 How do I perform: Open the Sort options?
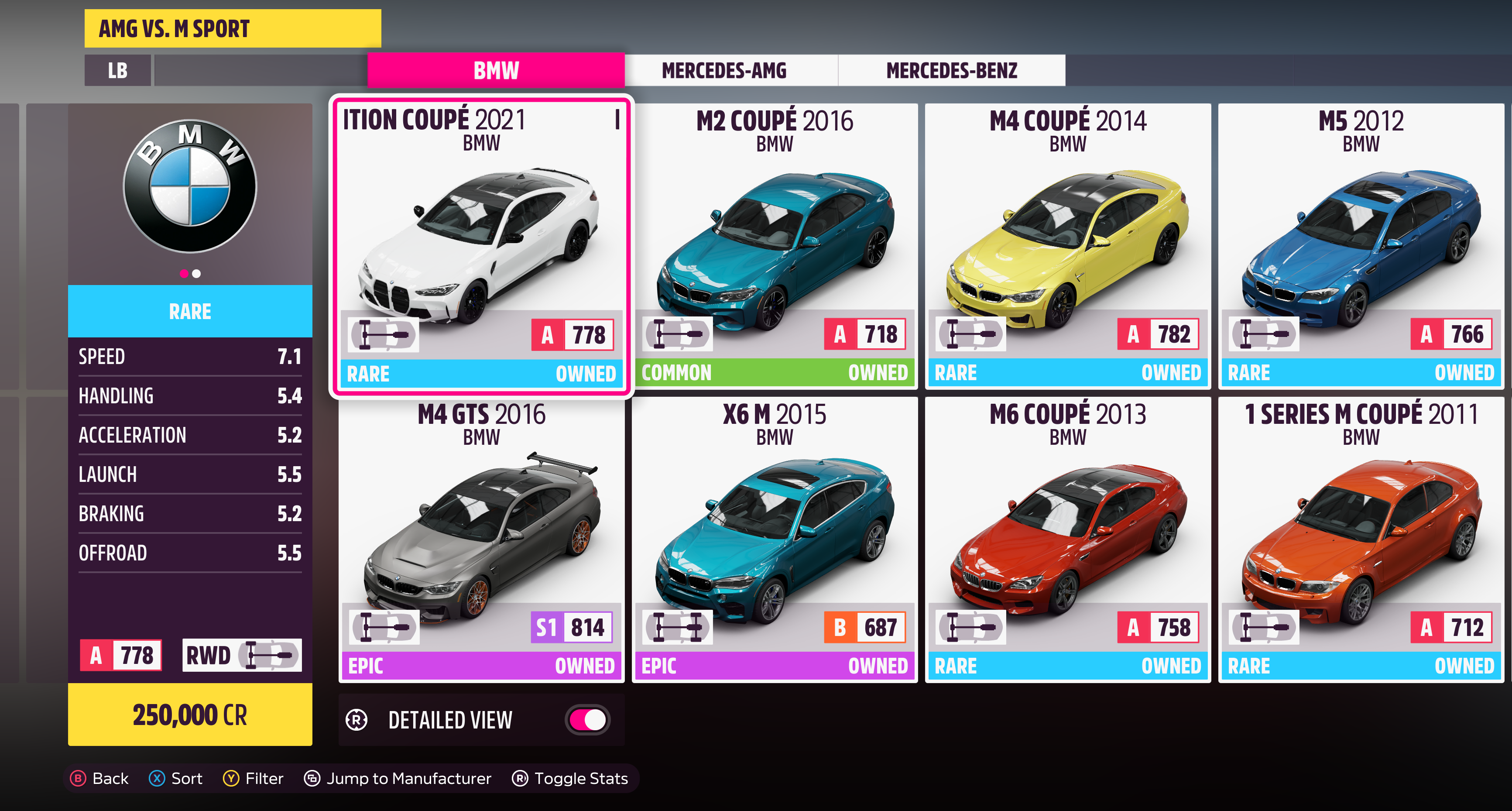click(x=175, y=778)
